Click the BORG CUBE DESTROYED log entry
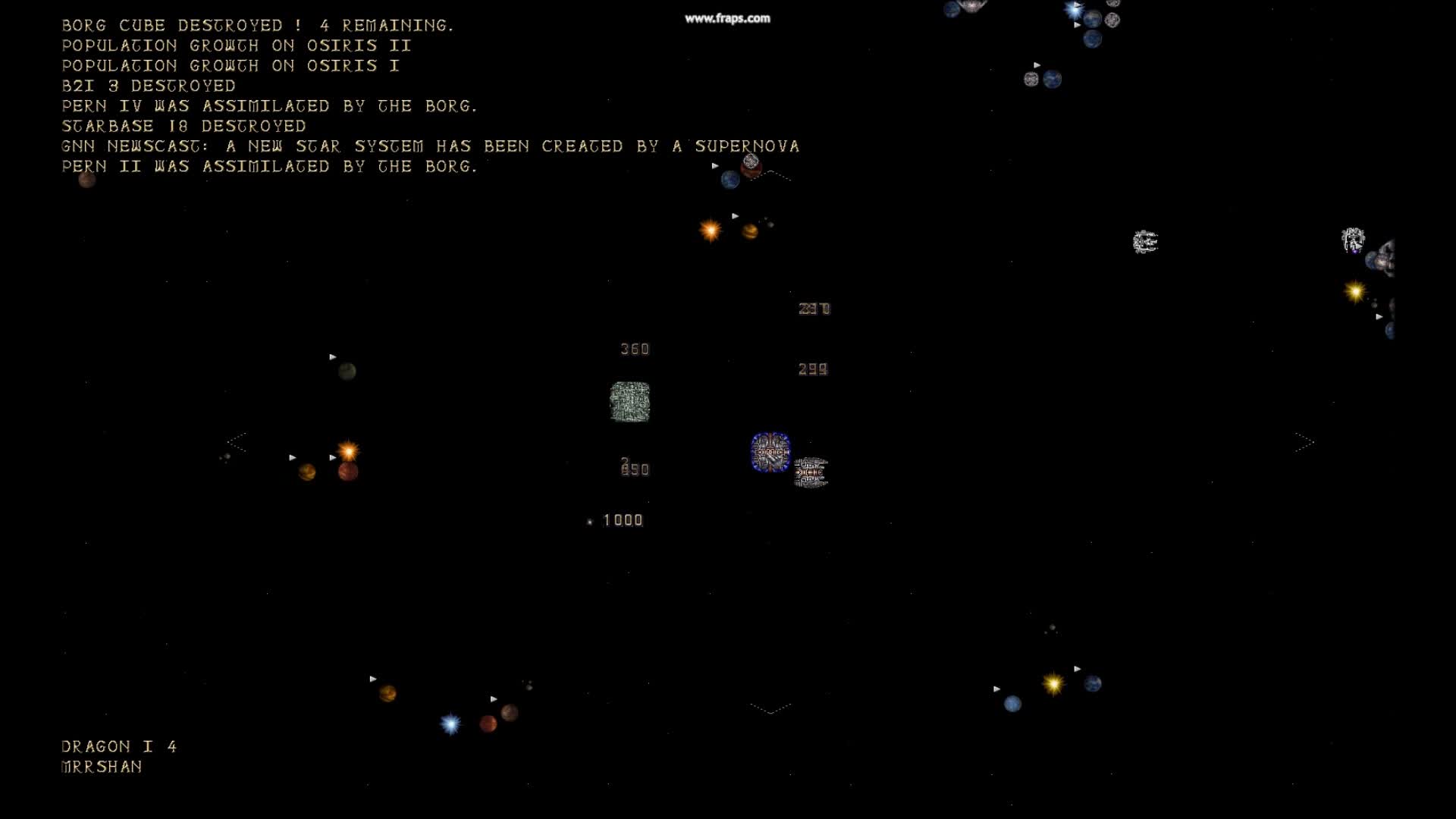This screenshot has width=1456, height=819. pos(258,24)
